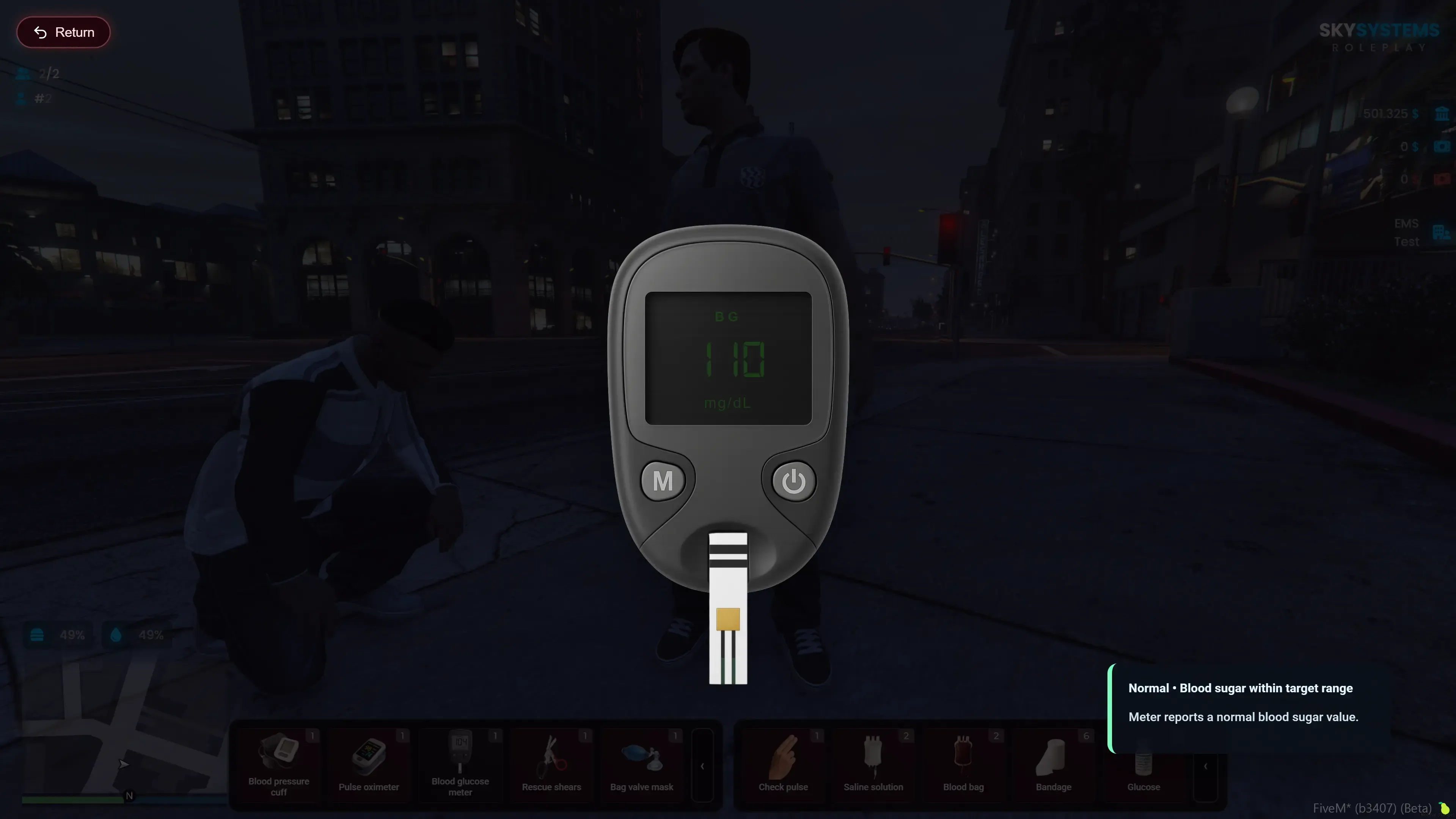Collapse the supplies hotbar via right chevron
Image resolution: width=1456 pixels, height=819 pixels.
[1207, 766]
